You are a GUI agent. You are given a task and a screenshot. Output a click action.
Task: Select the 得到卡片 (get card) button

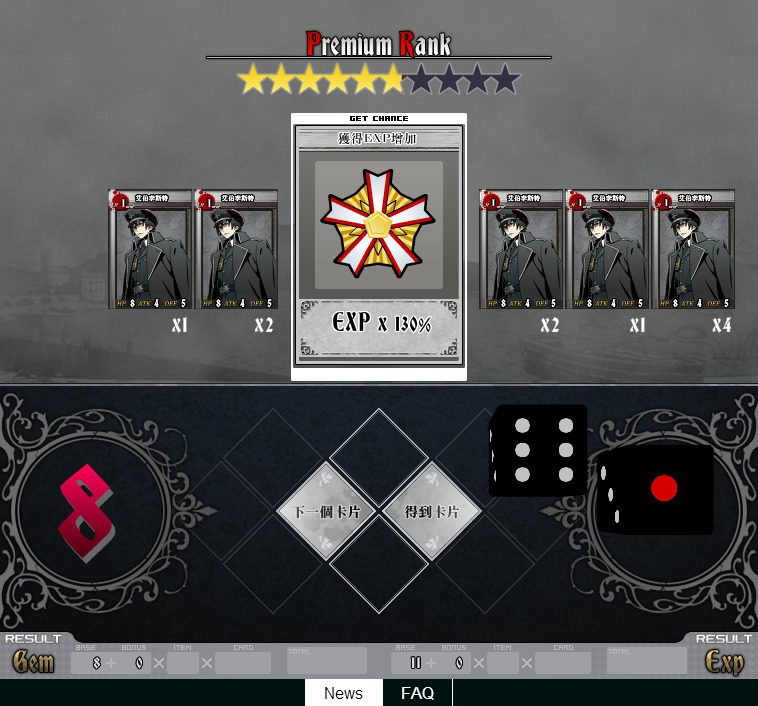tap(432, 511)
